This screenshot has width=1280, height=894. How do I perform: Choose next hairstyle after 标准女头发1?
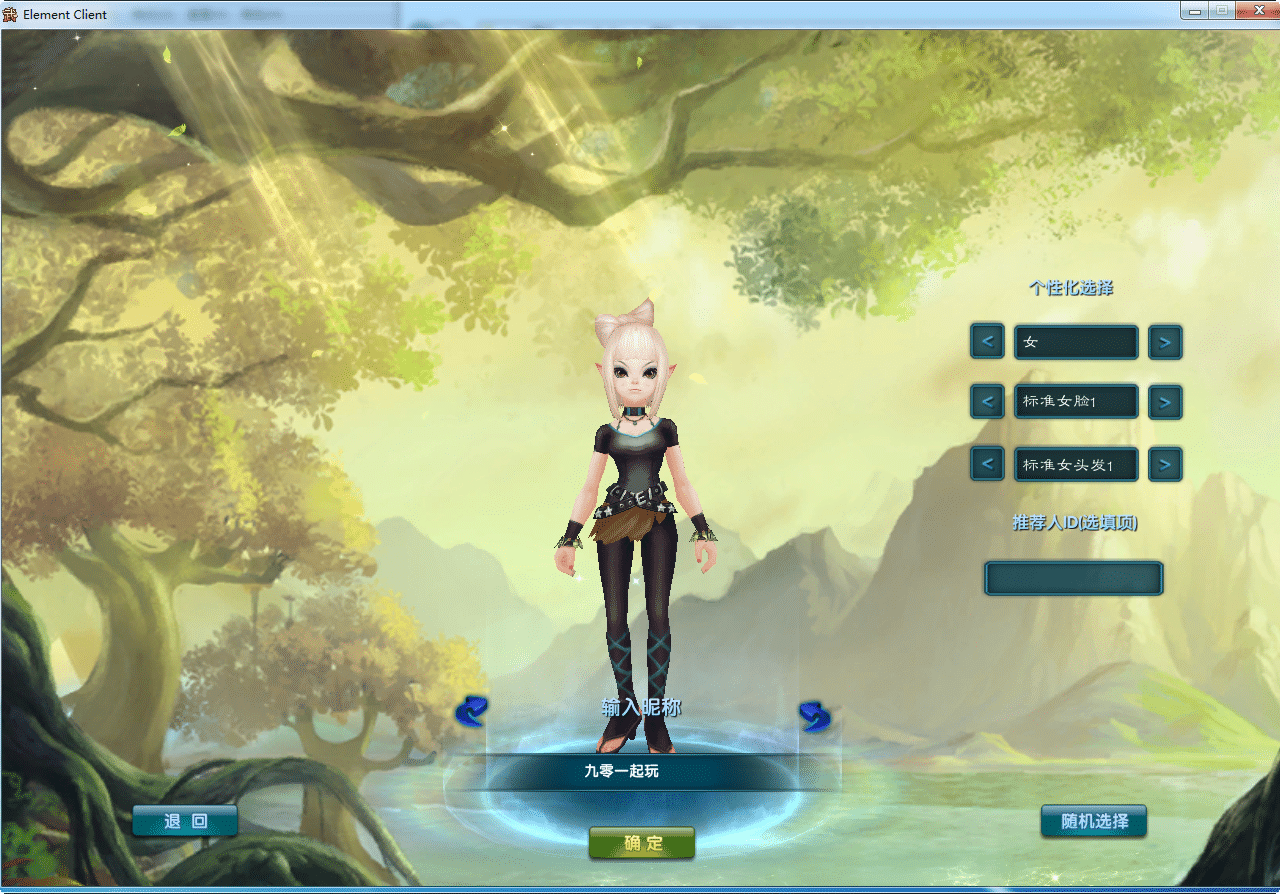click(x=1165, y=464)
